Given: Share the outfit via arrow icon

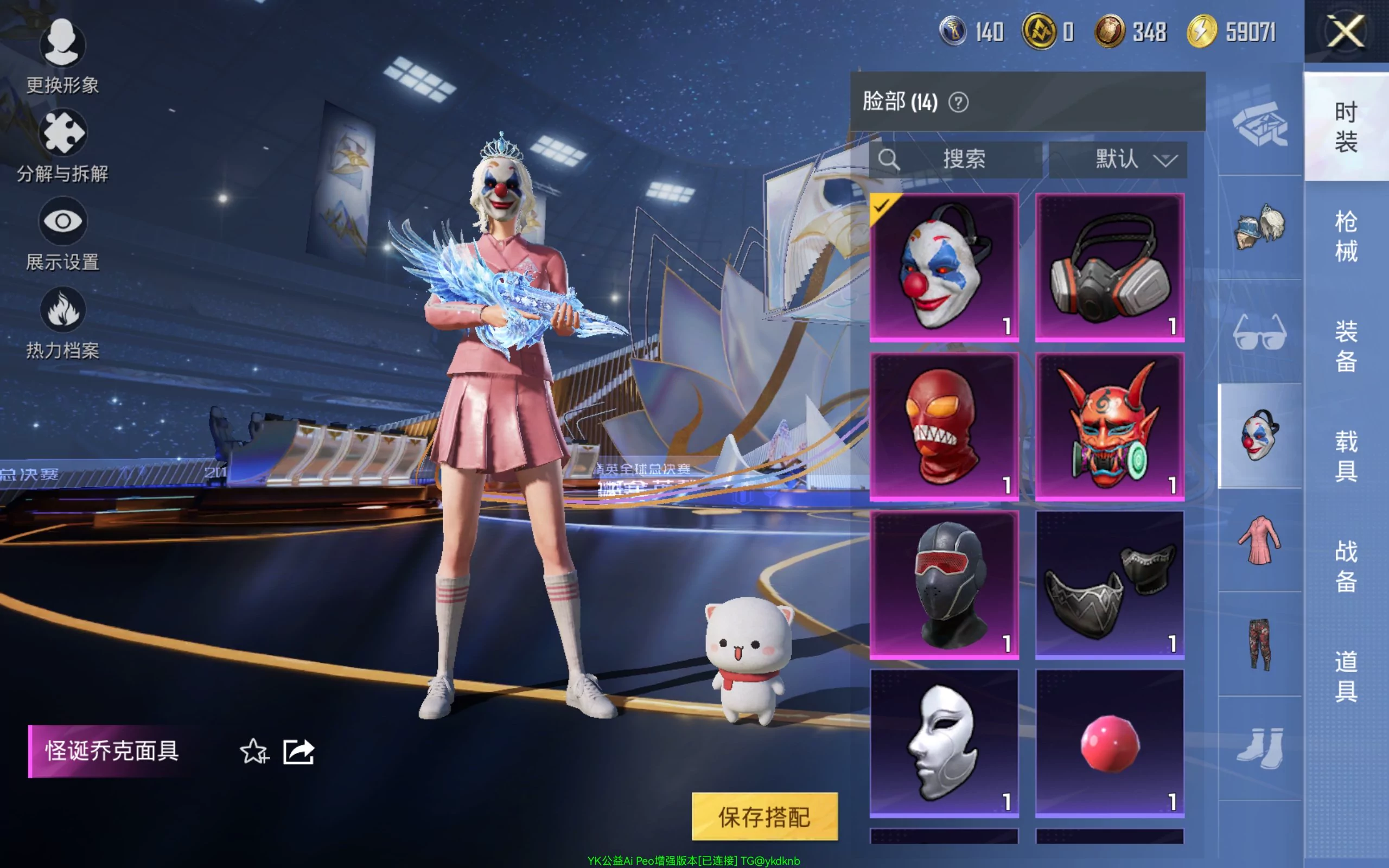Looking at the screenshot, I should (x=298, y=751).
